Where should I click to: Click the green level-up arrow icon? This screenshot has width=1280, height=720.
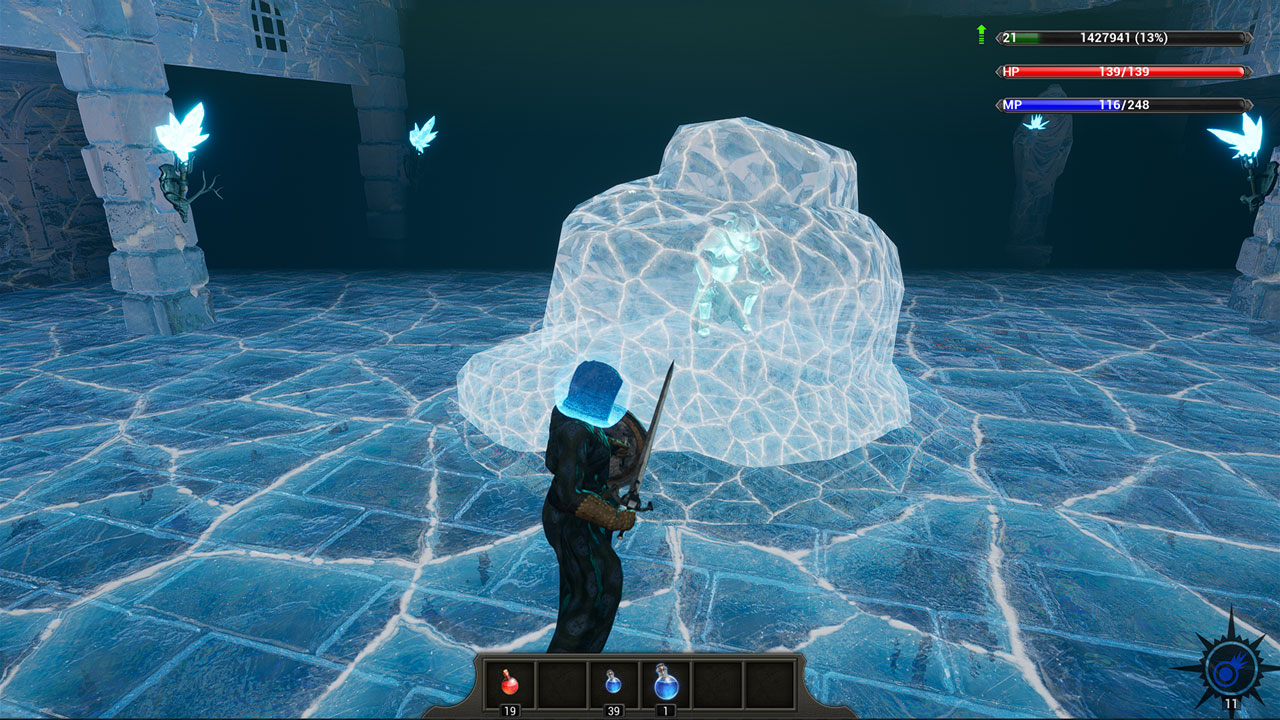(x=982, y=36)
